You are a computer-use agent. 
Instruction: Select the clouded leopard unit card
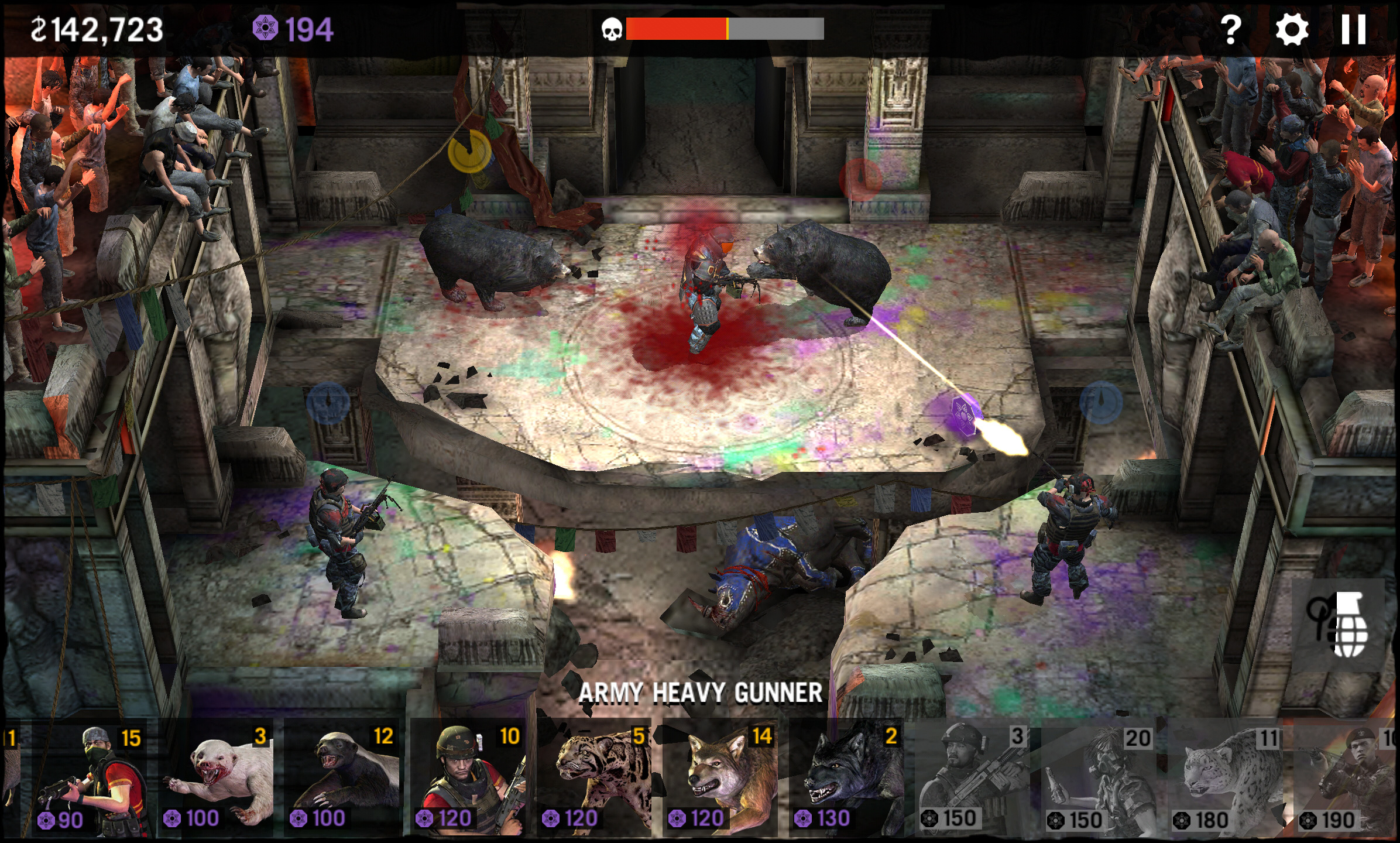(596, 780)
